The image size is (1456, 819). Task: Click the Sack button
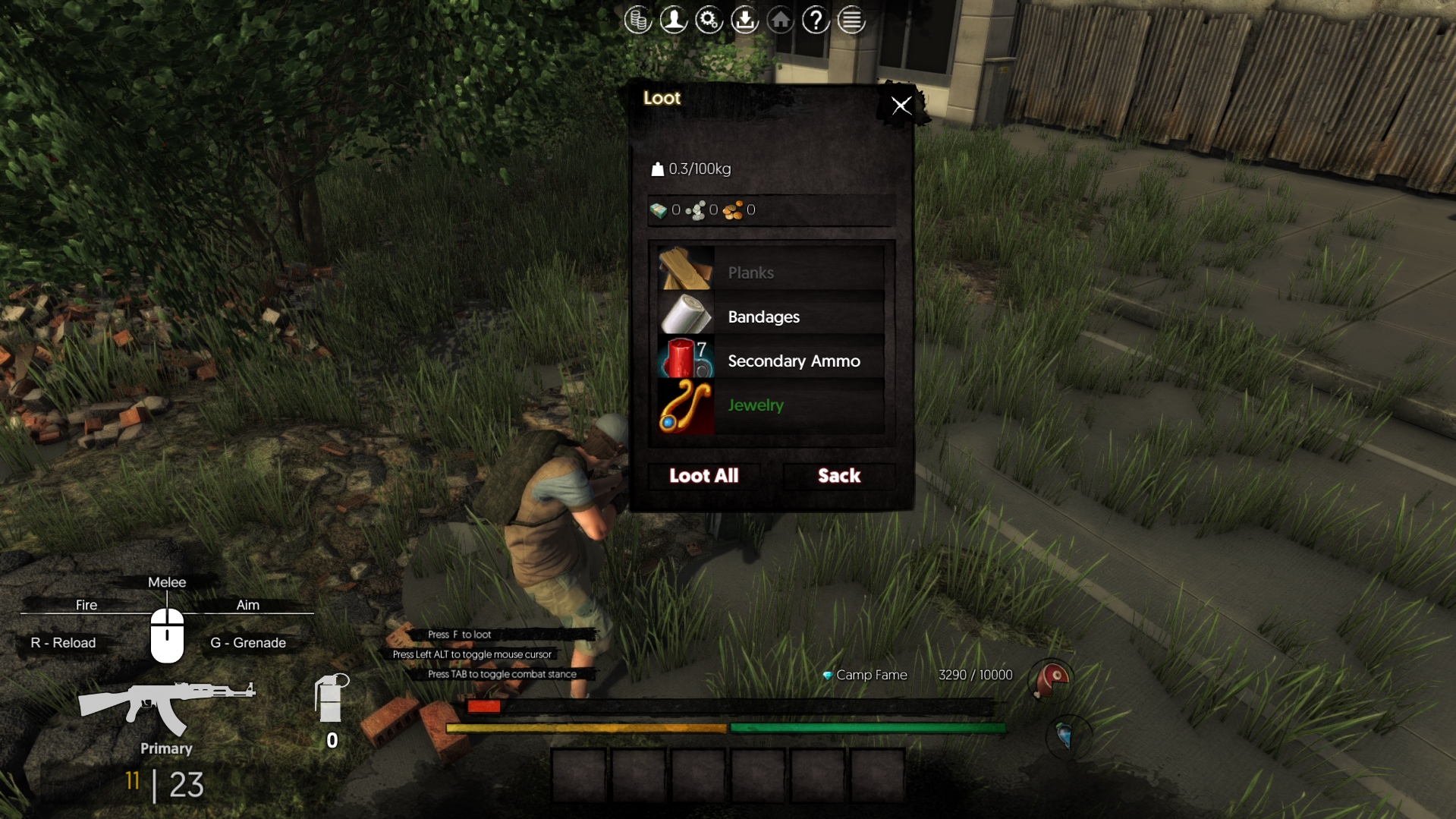838,476
